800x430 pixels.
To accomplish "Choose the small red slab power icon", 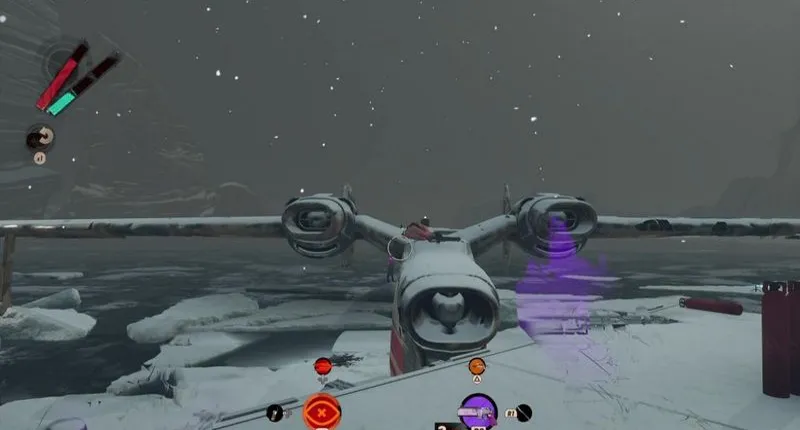I will pyautogui.click(x=322, y=366).
